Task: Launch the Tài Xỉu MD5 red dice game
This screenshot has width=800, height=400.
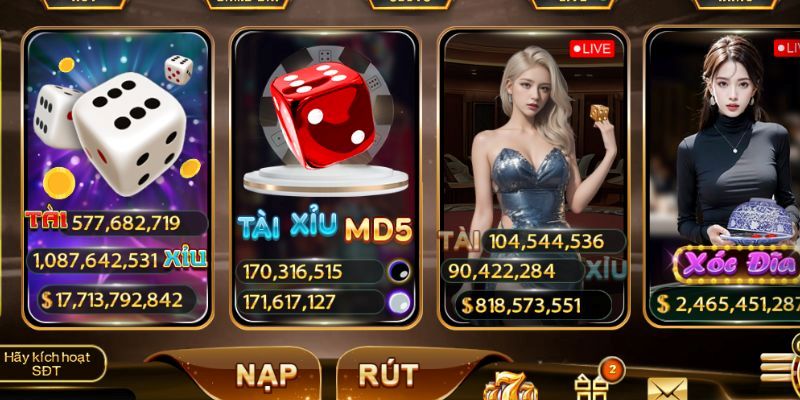Action: click(324, 150)
